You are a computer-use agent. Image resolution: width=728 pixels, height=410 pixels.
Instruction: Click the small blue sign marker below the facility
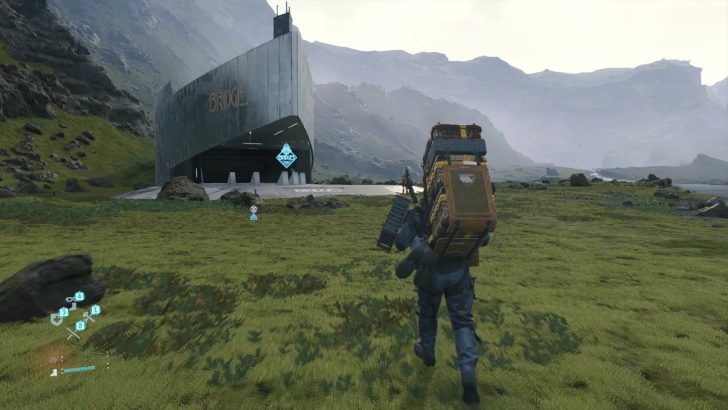pyautogui.click(x=253, y=212)
